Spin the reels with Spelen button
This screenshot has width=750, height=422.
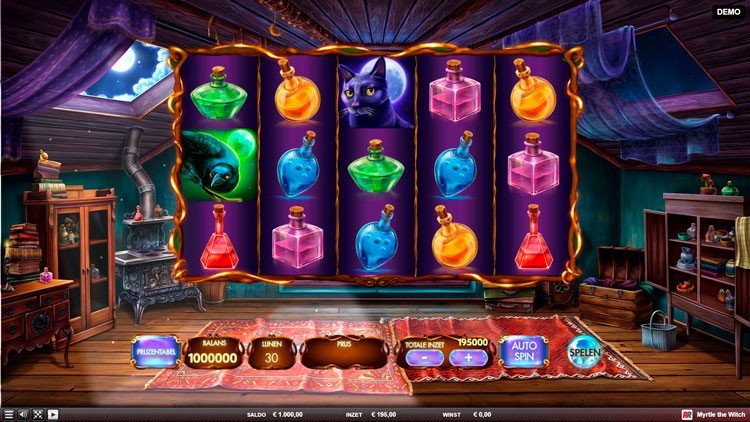point(584,352)
